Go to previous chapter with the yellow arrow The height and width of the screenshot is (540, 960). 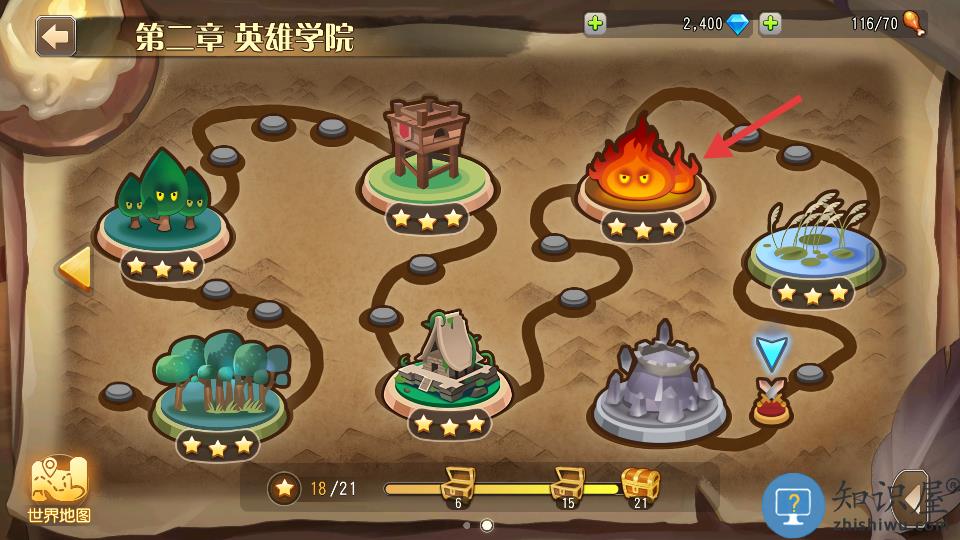[x=74, y=268]
